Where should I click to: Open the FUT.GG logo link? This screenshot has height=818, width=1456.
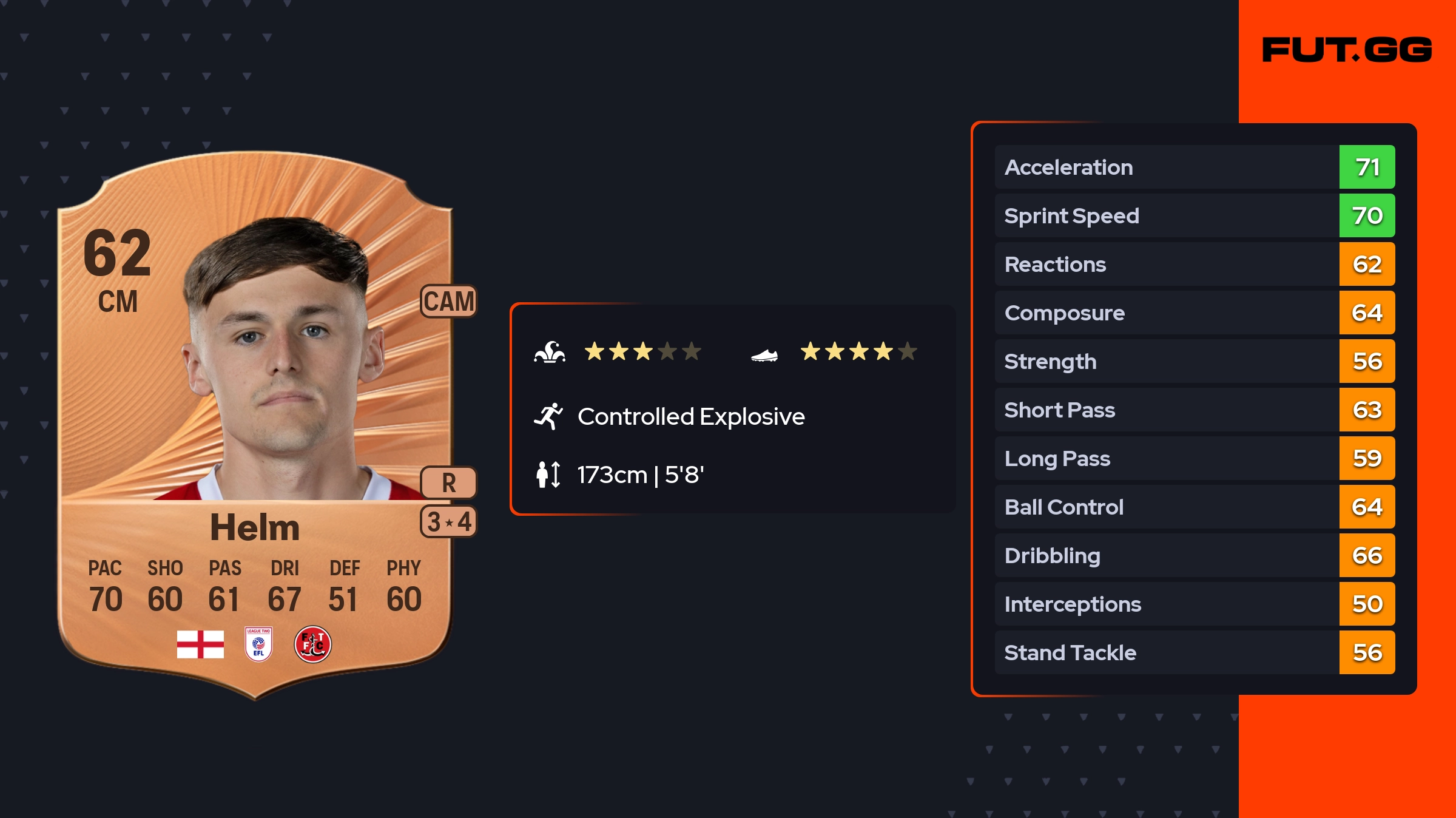point(1347,50)
